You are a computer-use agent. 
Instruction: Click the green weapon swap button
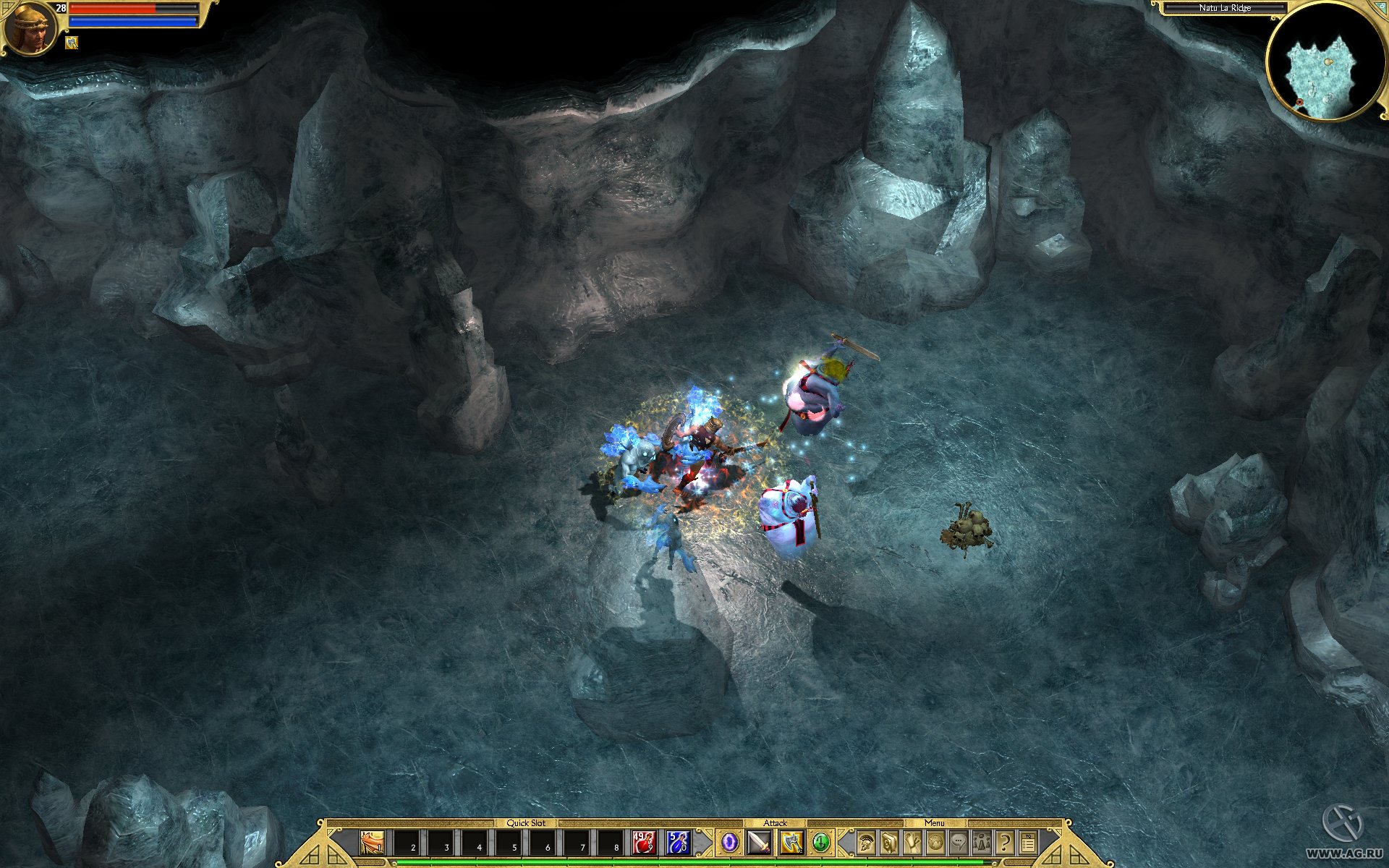coord(820,843)
